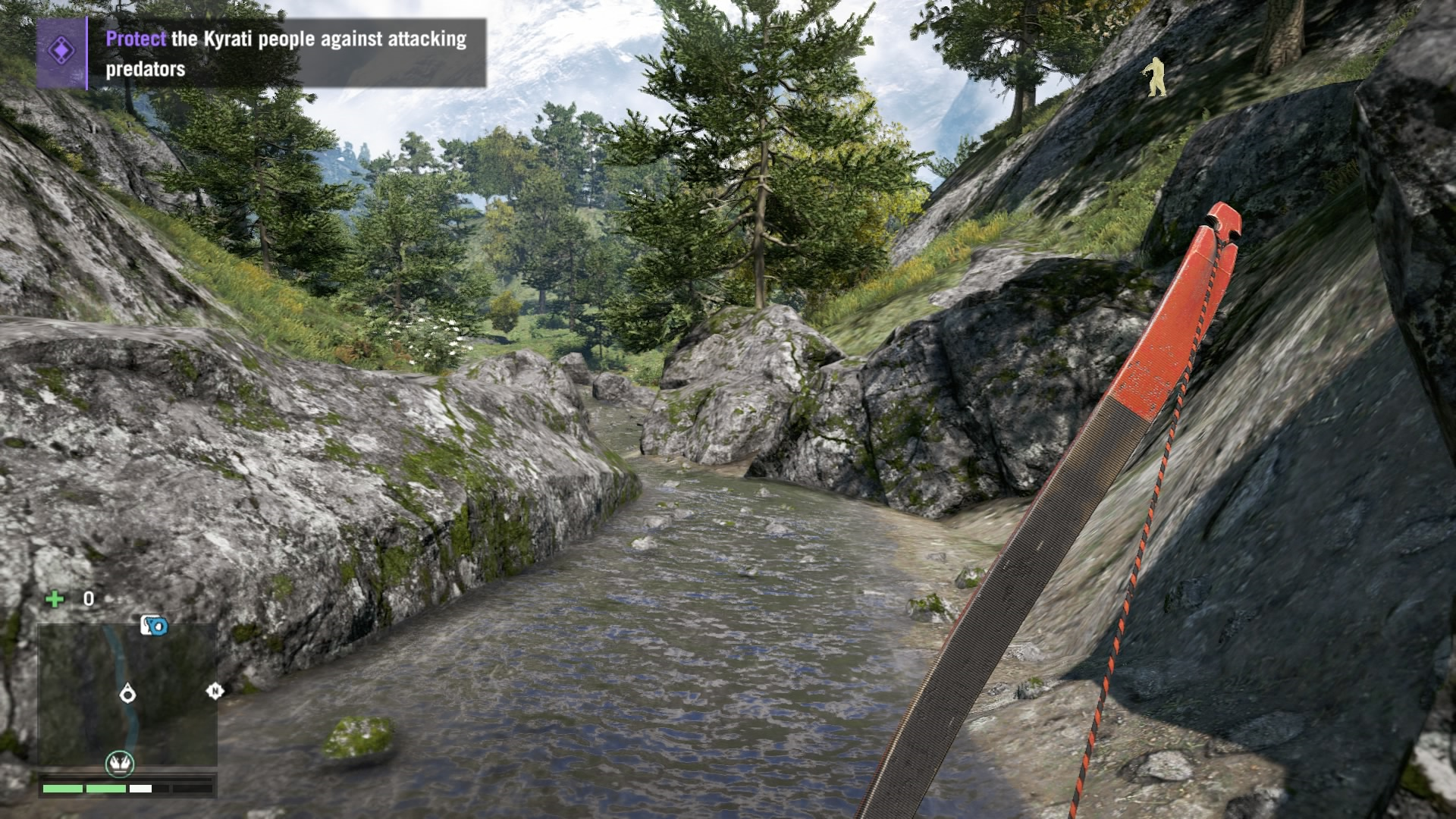
Task: Select the white player arrow on minimap
Action: [127, 692]
